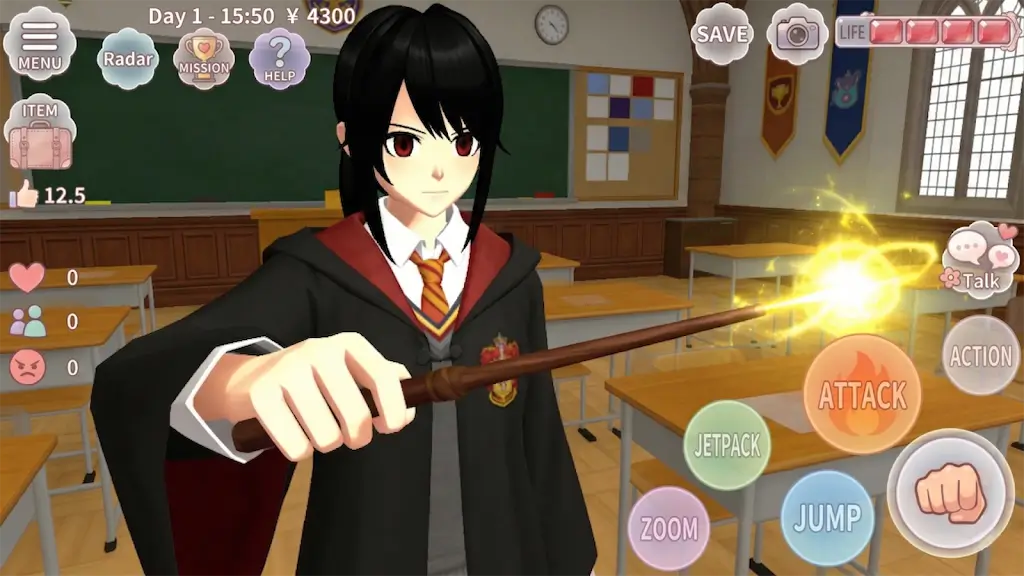
Task: Open the hamburger MENU button
Action: pyautogui.click(x=39, y=44)
